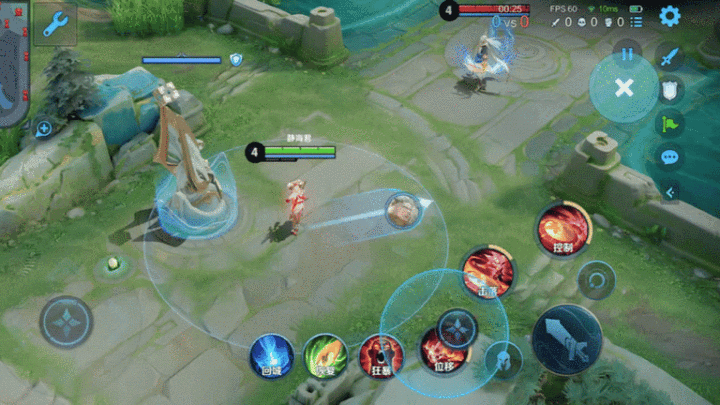Image resolution: width=720 pixels, height=405 pixels.
Task: Tap the movement joystick button
Action: coord(66,322)
